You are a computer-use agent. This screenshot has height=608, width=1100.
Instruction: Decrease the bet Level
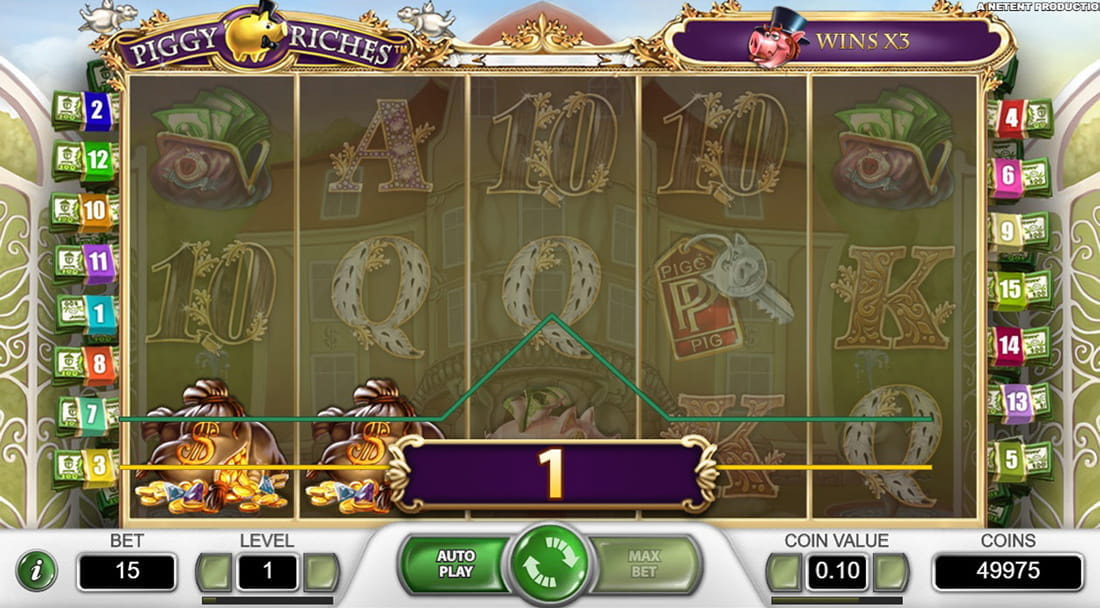tap(214, 572)
